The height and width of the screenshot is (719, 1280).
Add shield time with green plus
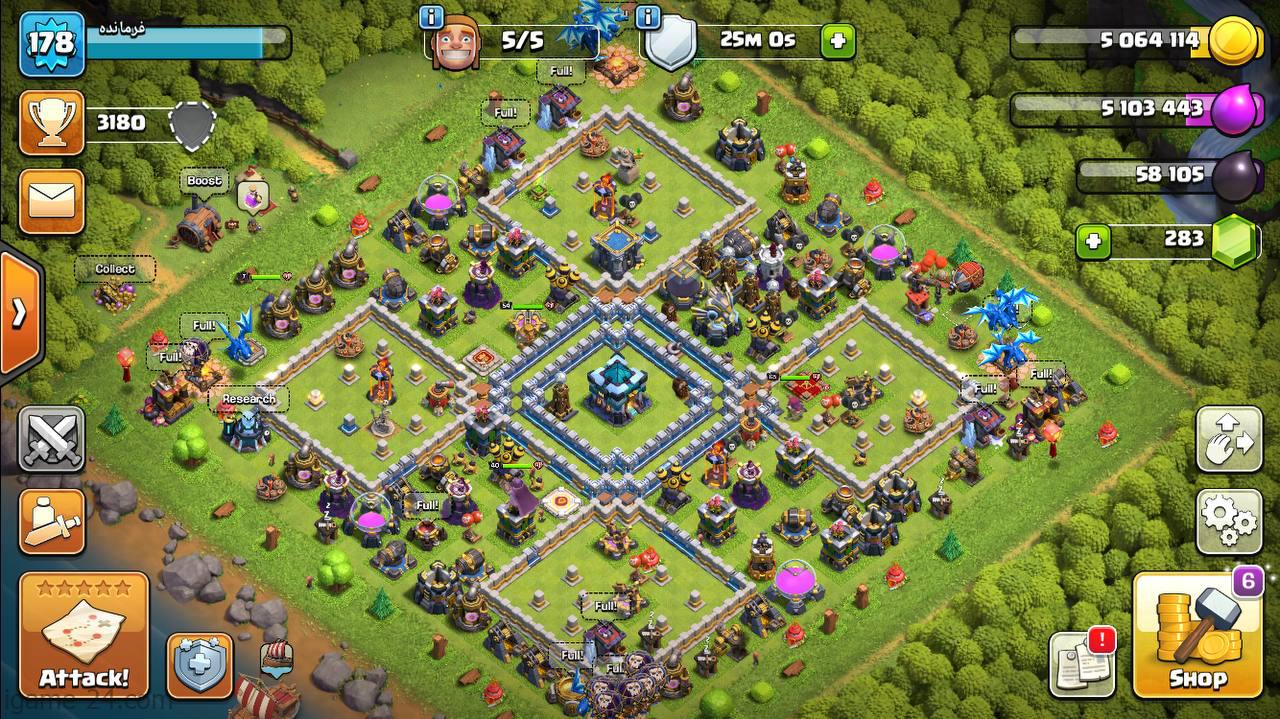pyautogui.click(x=838, y=41)
